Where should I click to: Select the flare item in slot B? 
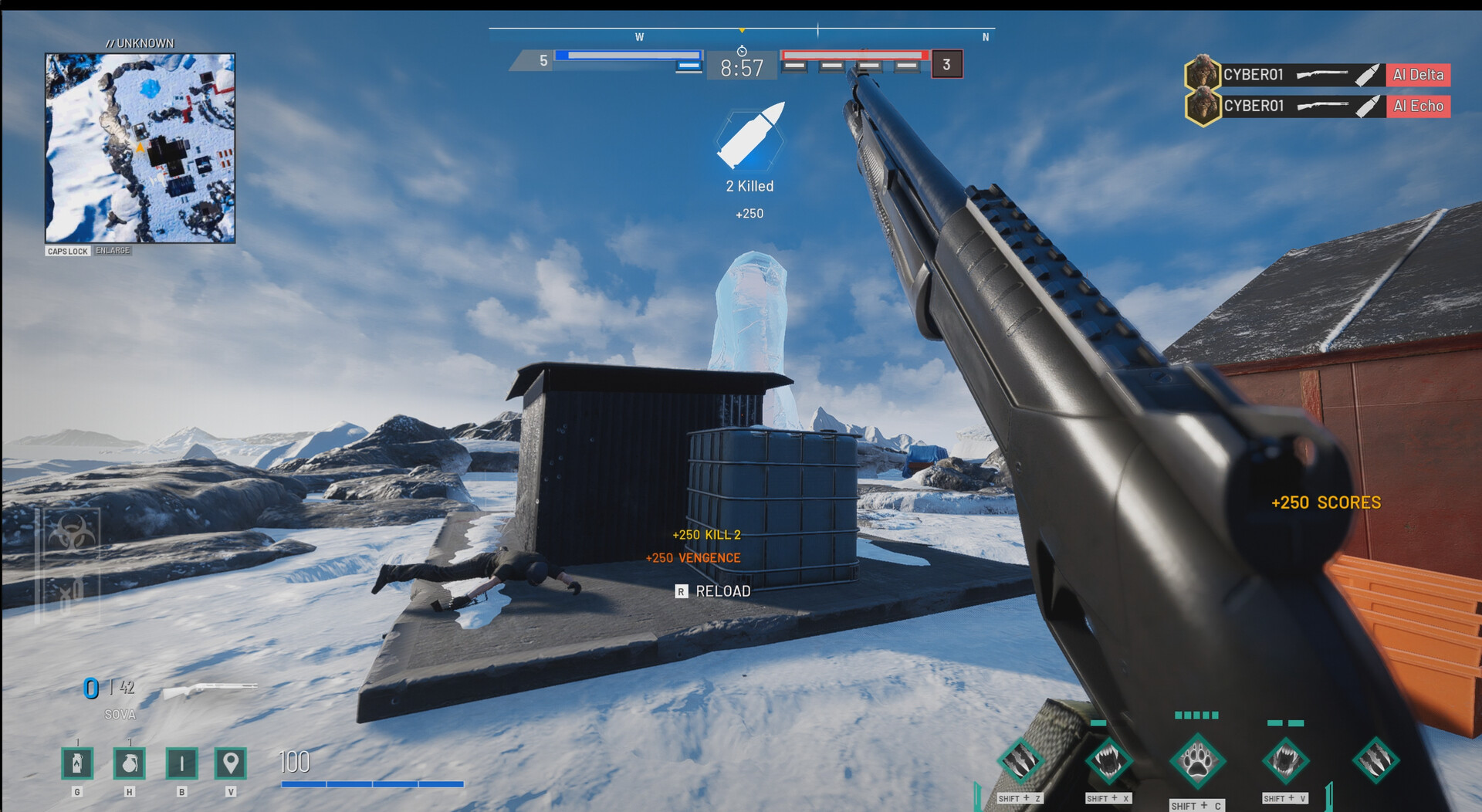click(181, 764)
